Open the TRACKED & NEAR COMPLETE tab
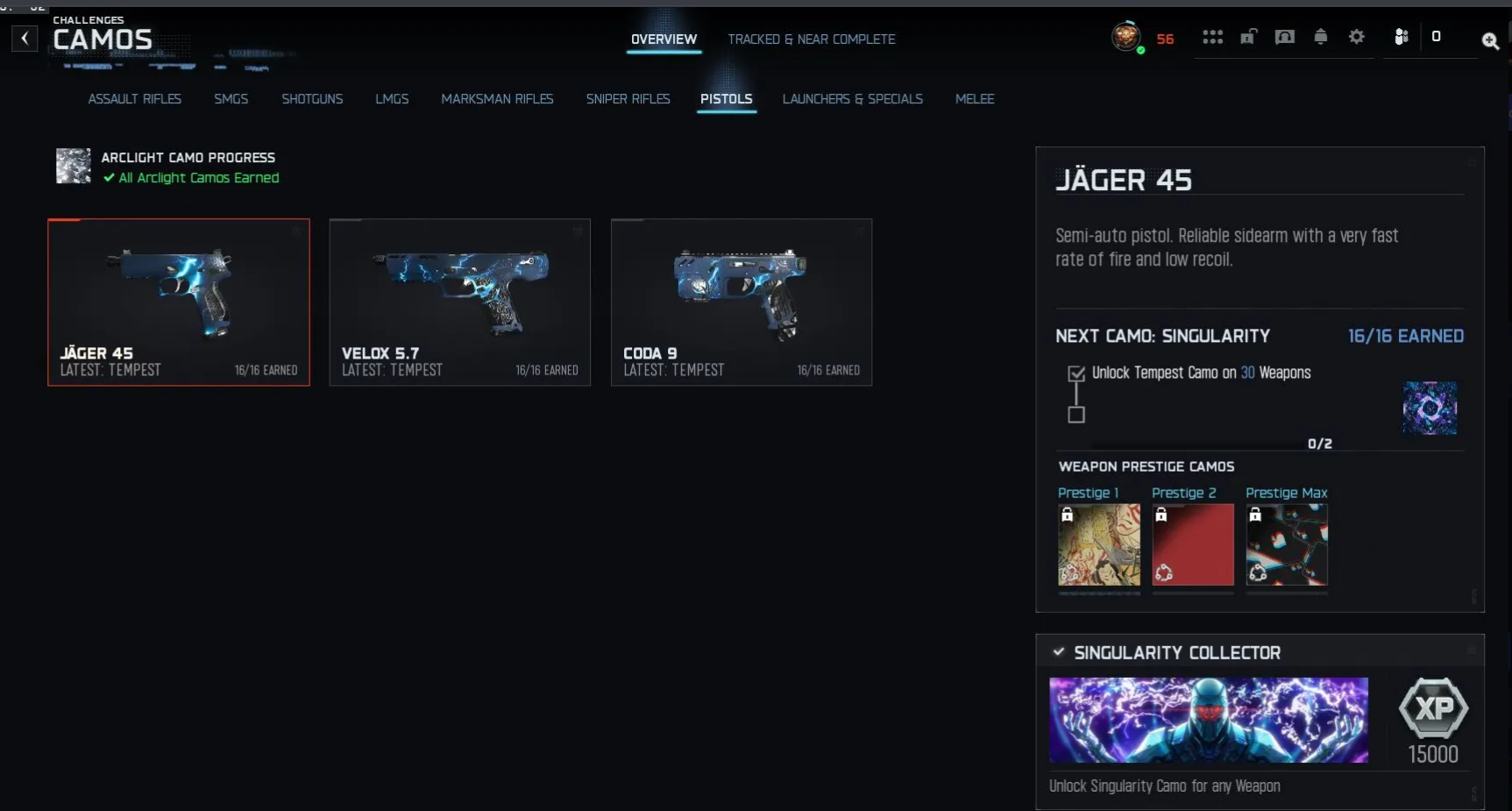The height and width of the screenshot is (811, 1512). [811, 39]
